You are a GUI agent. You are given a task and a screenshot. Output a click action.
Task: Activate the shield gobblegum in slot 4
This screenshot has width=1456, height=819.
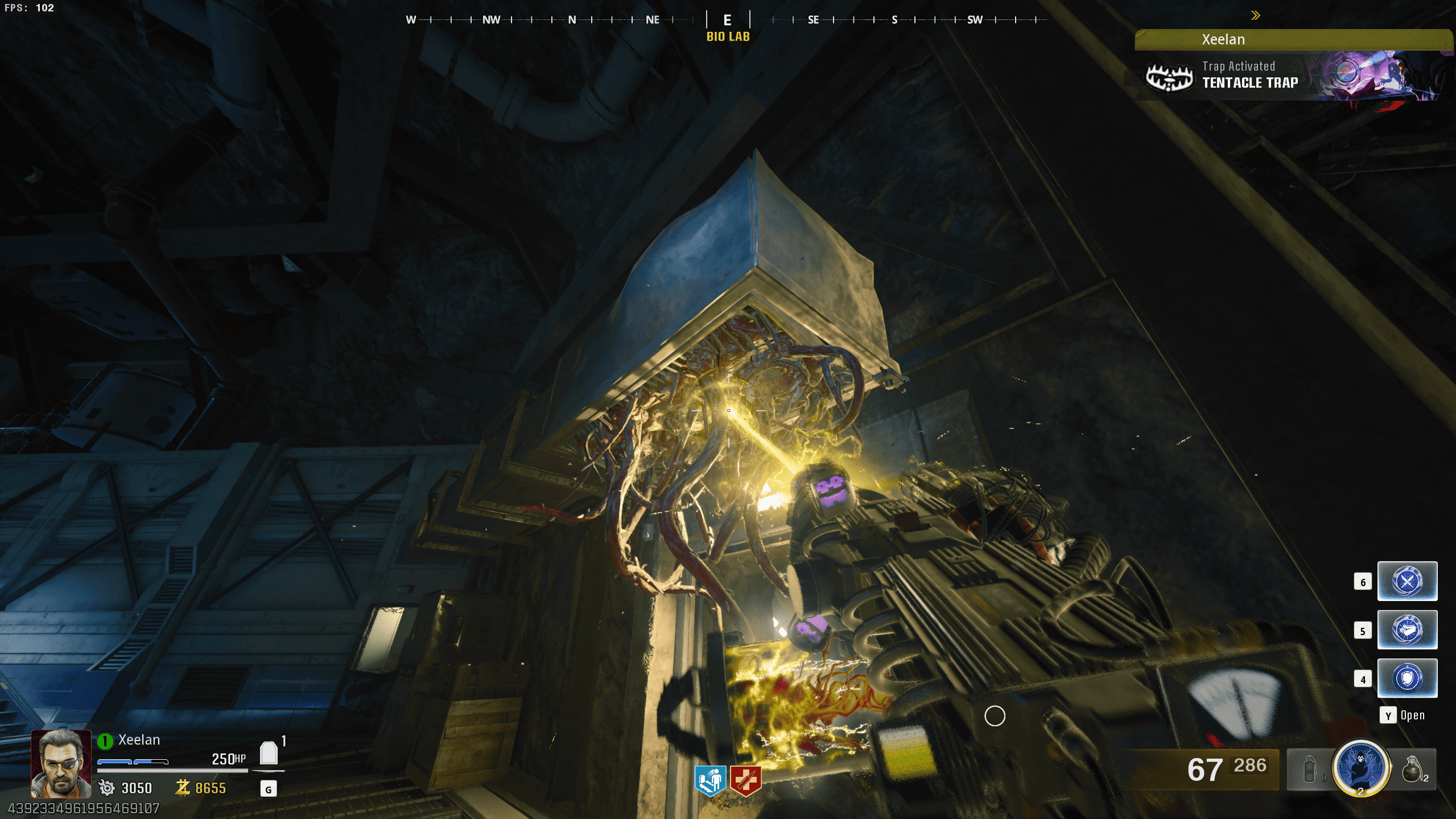(1406, 678)
